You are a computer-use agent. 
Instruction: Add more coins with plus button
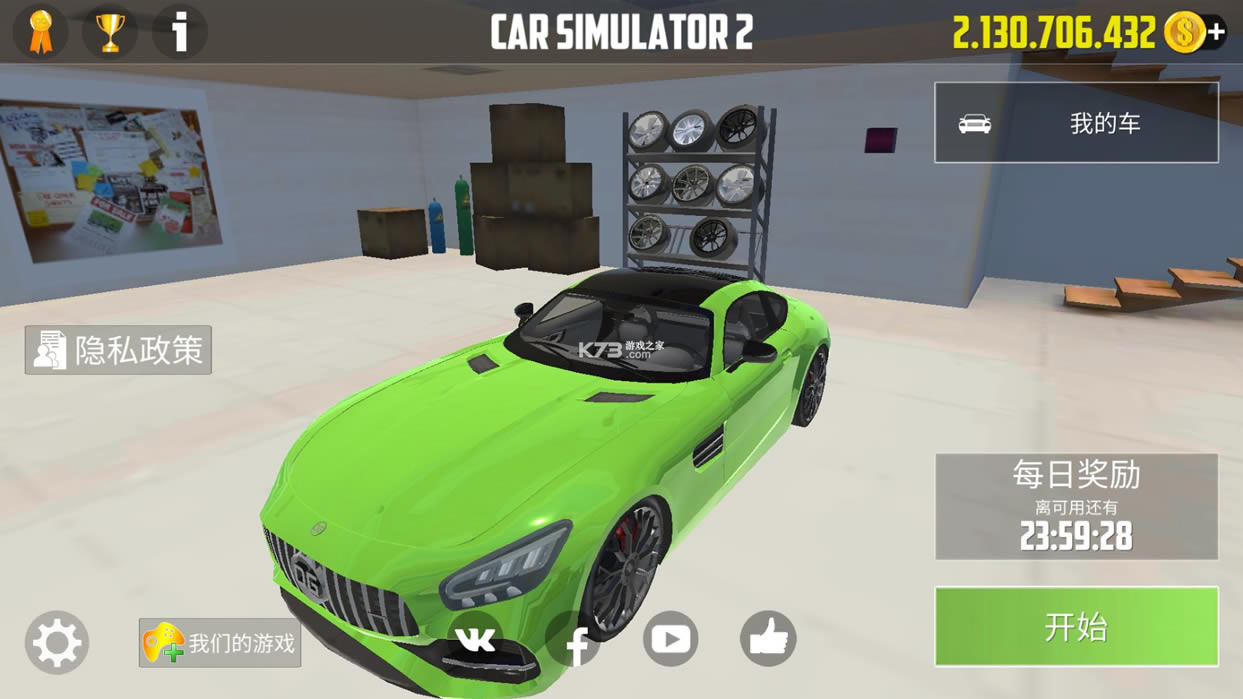point(1216,32)
